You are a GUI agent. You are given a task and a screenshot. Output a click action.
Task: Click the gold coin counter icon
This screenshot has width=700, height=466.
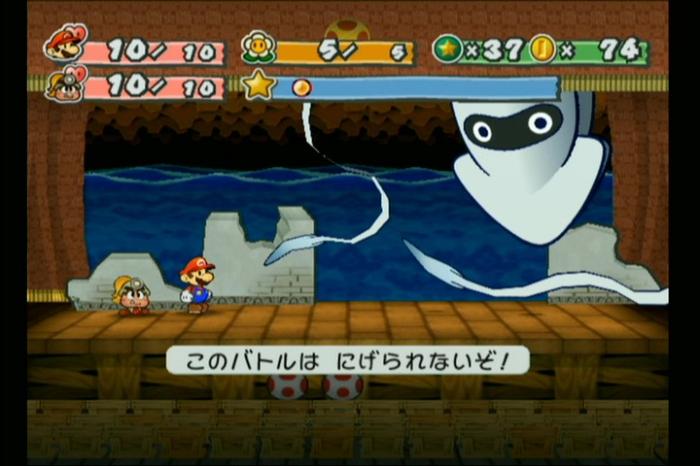(x=543, y=49)
